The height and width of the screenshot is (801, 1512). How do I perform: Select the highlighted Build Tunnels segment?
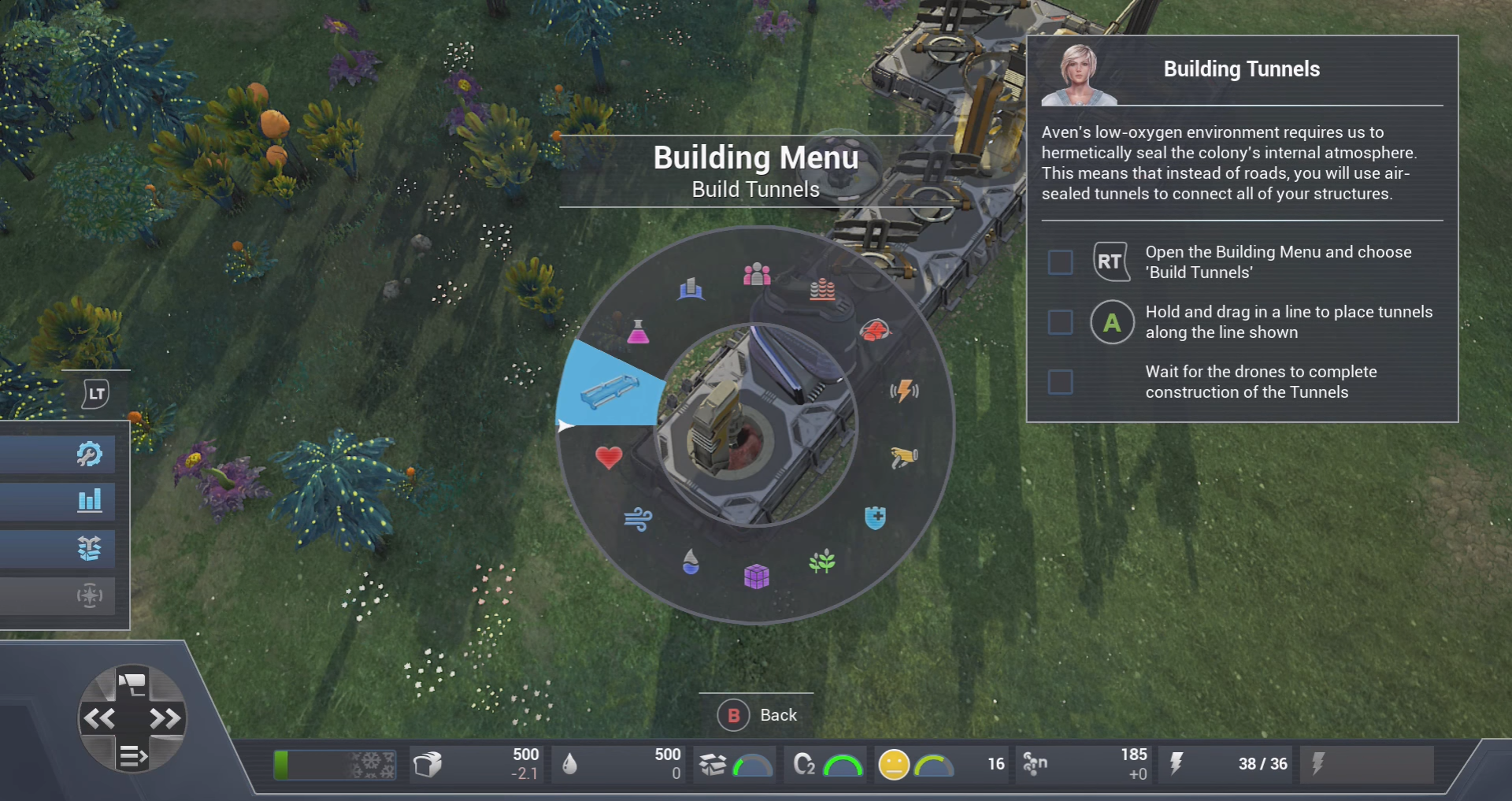click(x=609, y=389)
